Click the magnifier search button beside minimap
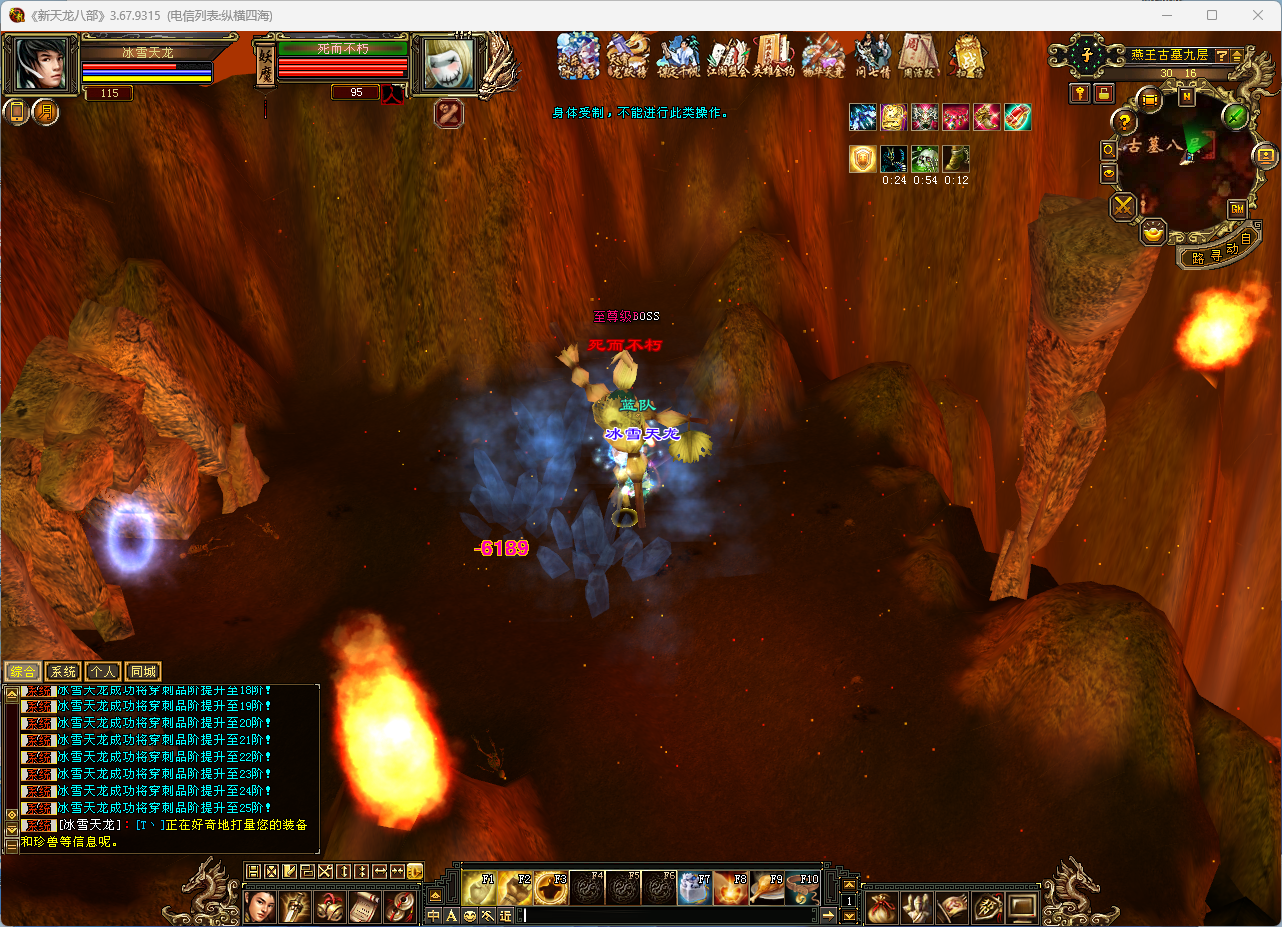The width and height of the screenshot is (1282, 927). tap(1109, 149)
